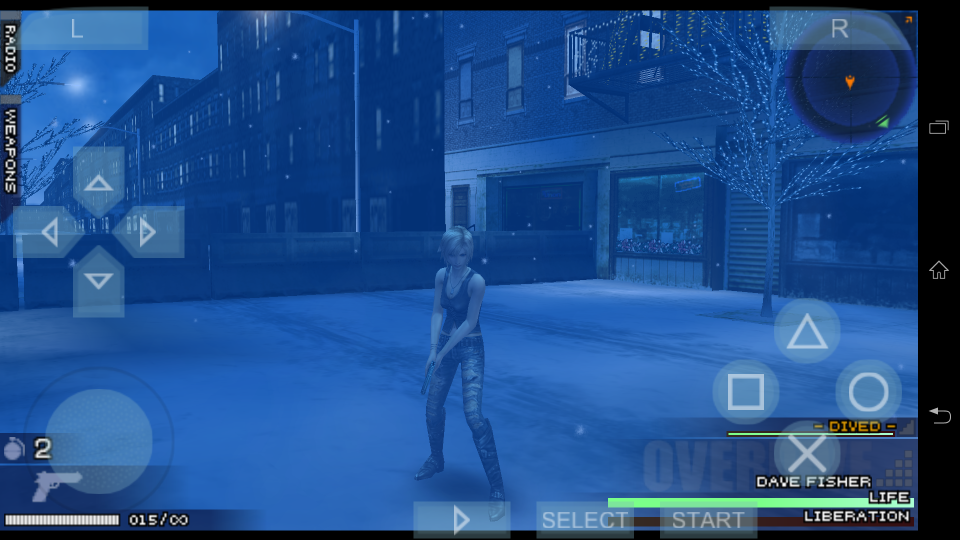Tap the circle action button
Screen dimensions: 960x540
pos(868,392)
